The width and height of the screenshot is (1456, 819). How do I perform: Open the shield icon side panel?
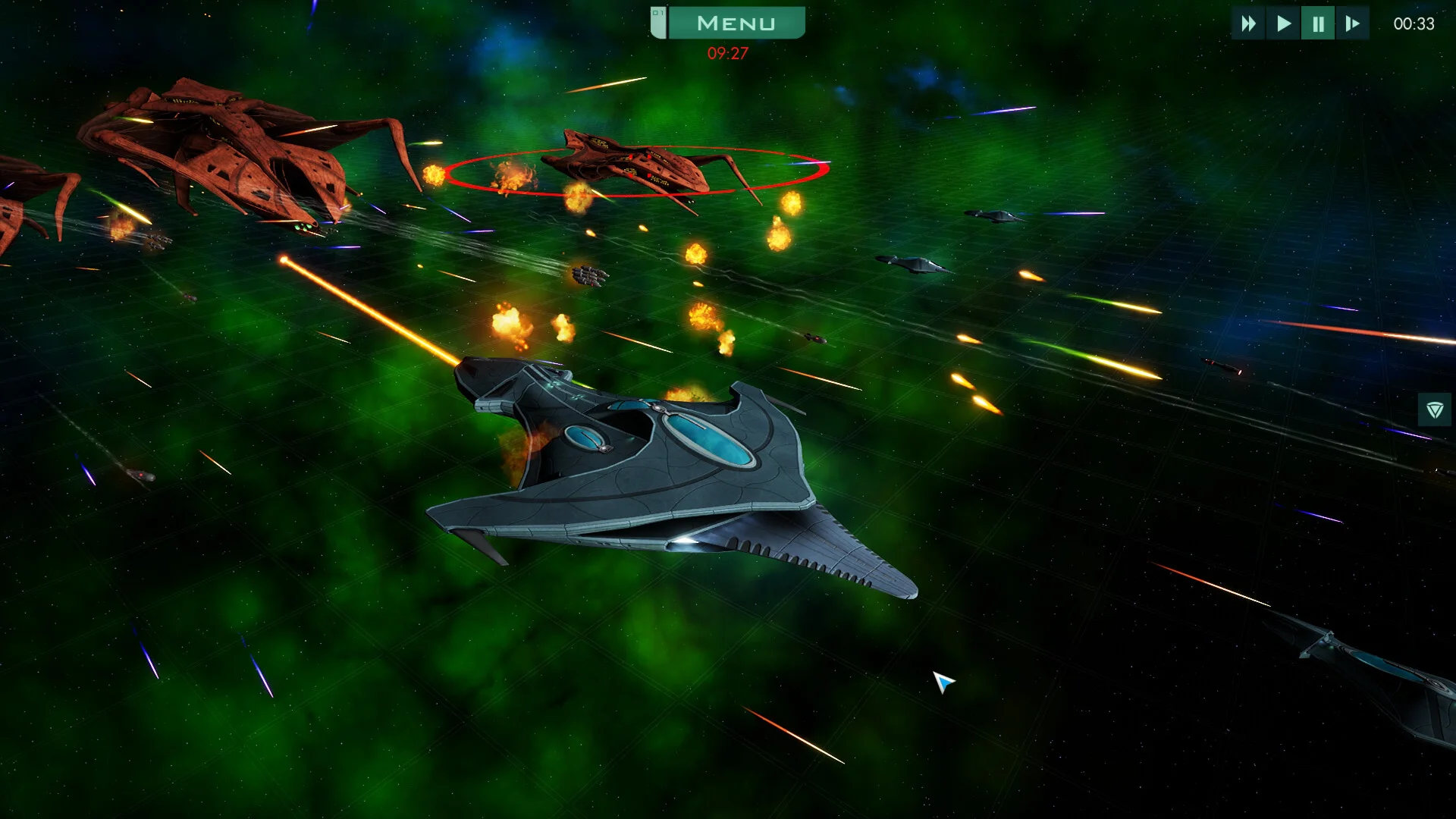(1434, 410)
